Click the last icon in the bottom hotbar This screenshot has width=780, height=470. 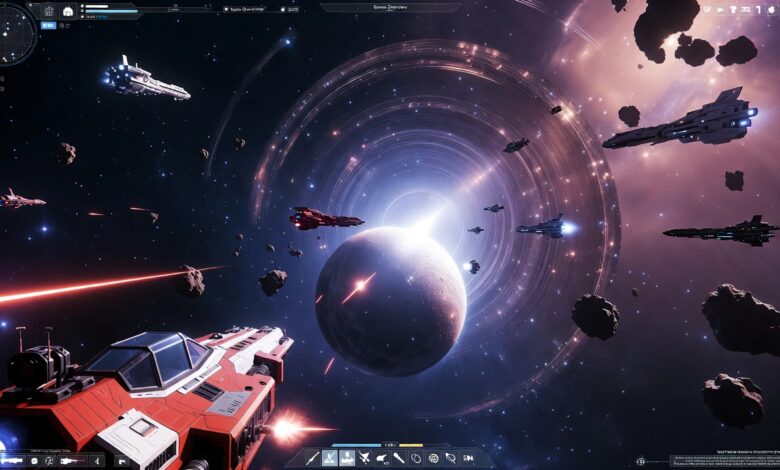click(467, 459)
